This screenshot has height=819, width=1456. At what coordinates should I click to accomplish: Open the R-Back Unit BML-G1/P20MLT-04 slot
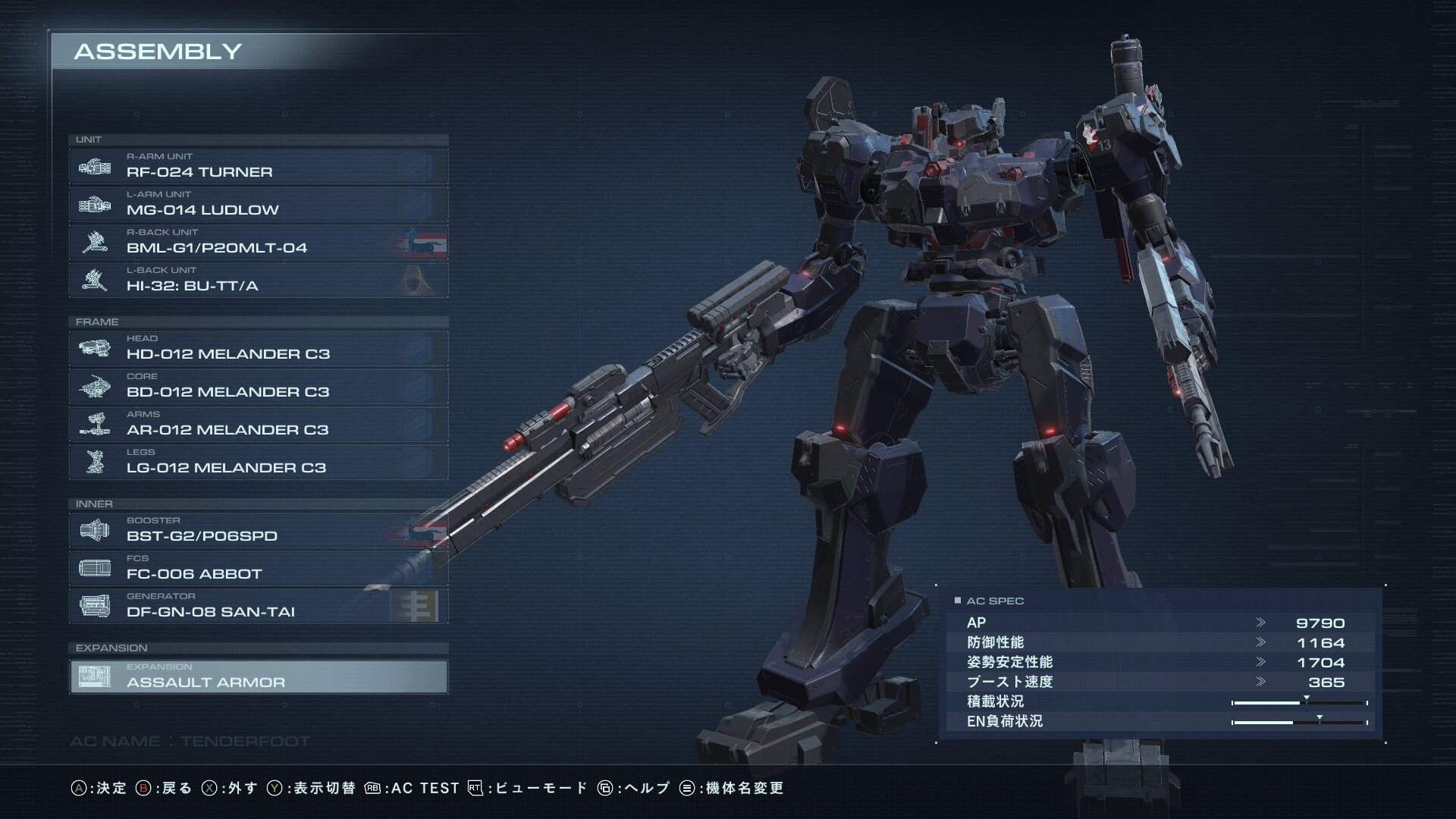pos(258,243)
